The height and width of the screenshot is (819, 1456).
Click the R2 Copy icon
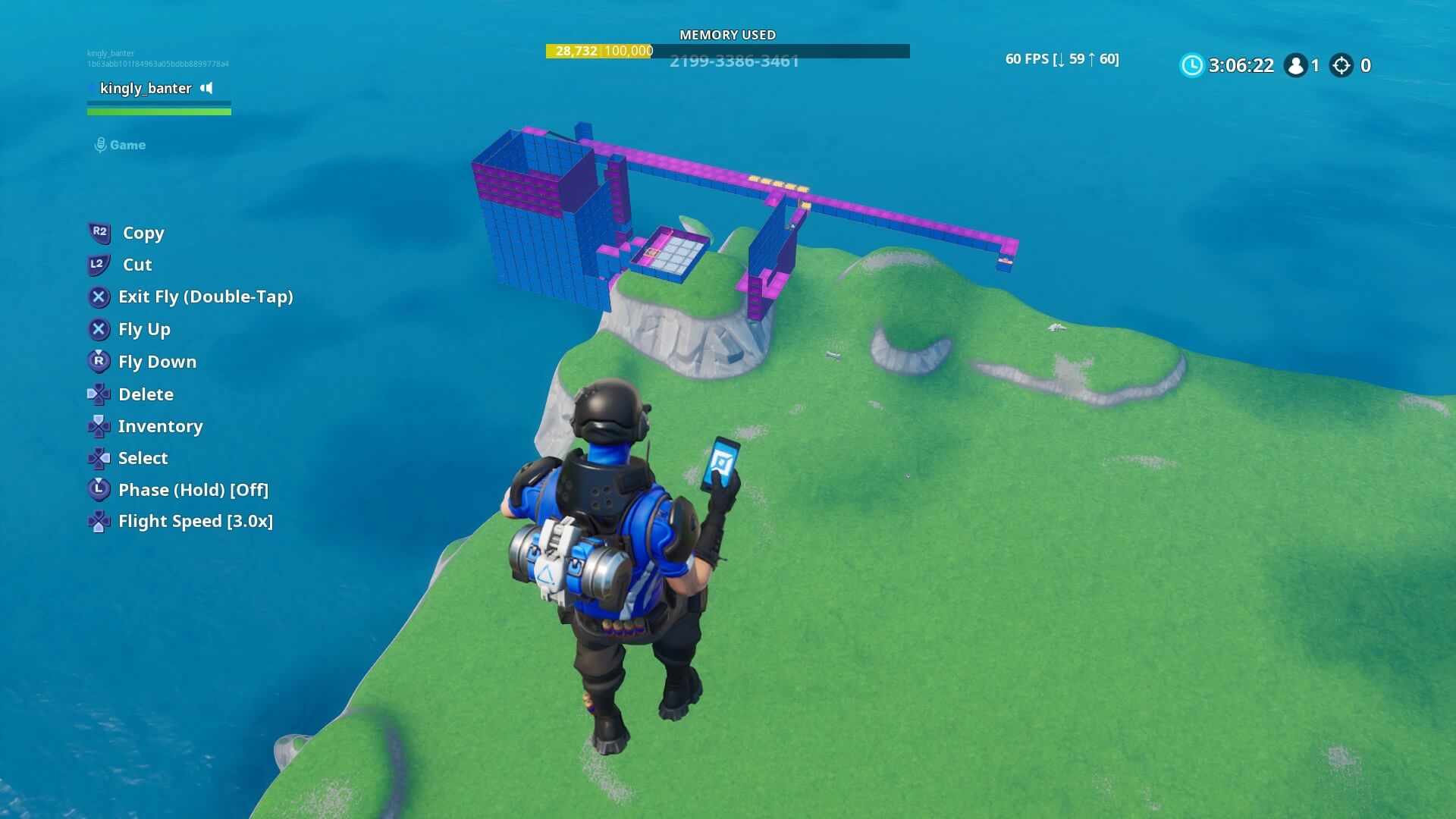click(x=98, y=233)
